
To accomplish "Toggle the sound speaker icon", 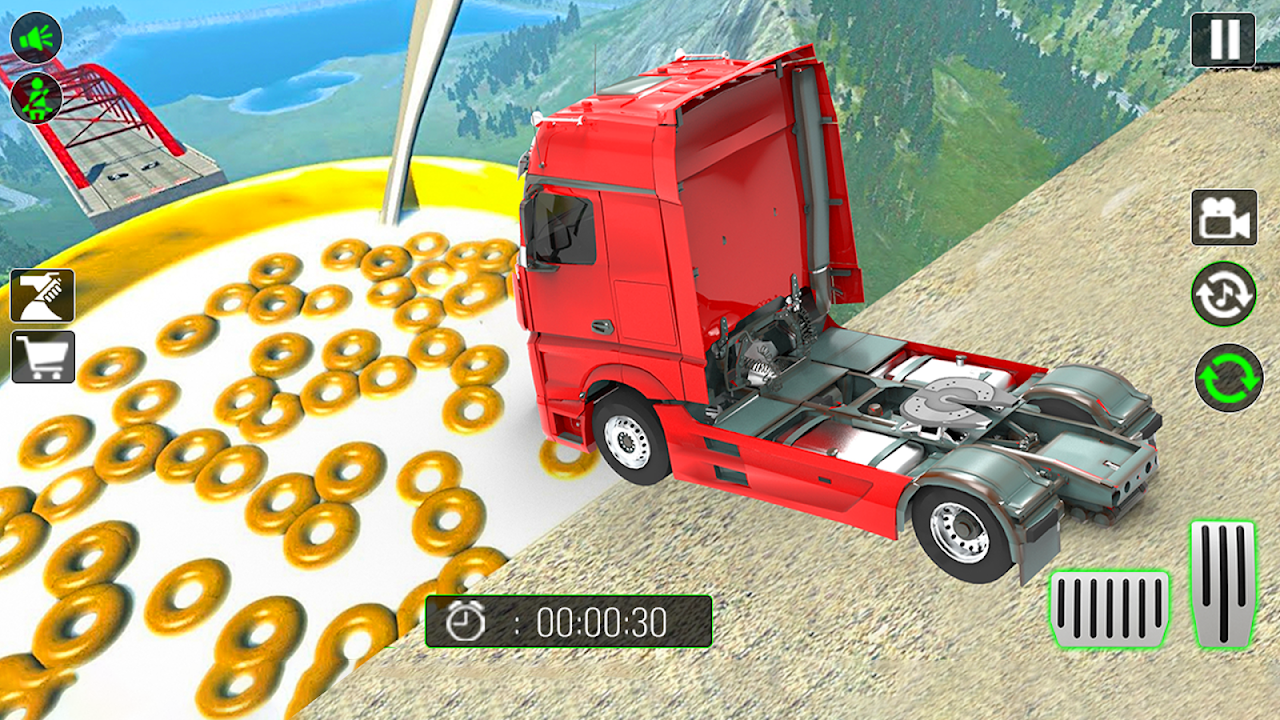I will [x=37, y=38].
